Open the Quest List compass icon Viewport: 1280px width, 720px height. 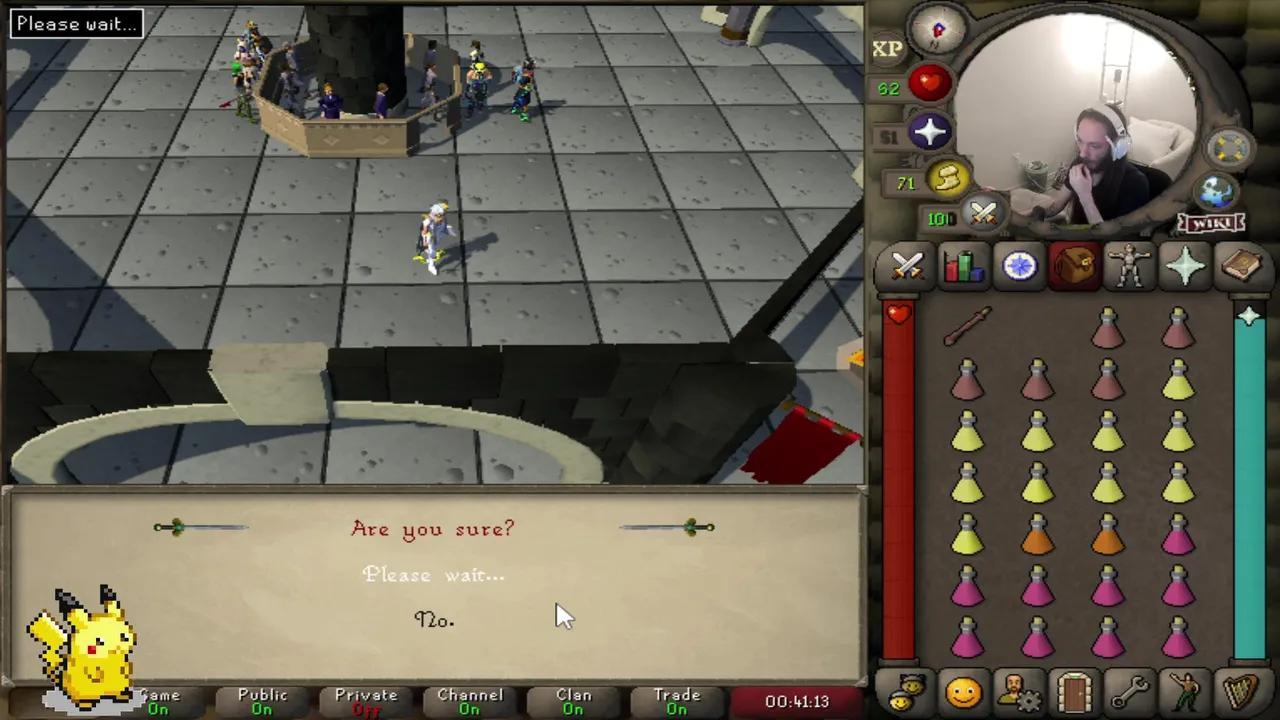coord(1018,264)
